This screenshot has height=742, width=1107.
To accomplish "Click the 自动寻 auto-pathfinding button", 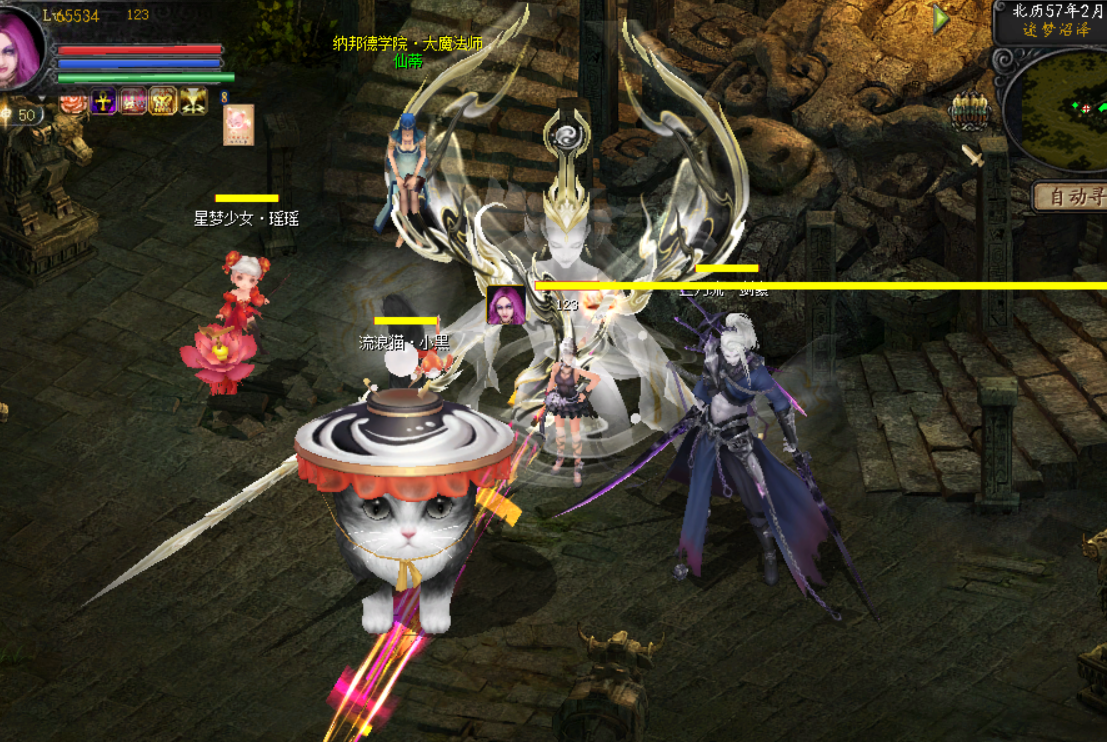I will [1070, 197].
